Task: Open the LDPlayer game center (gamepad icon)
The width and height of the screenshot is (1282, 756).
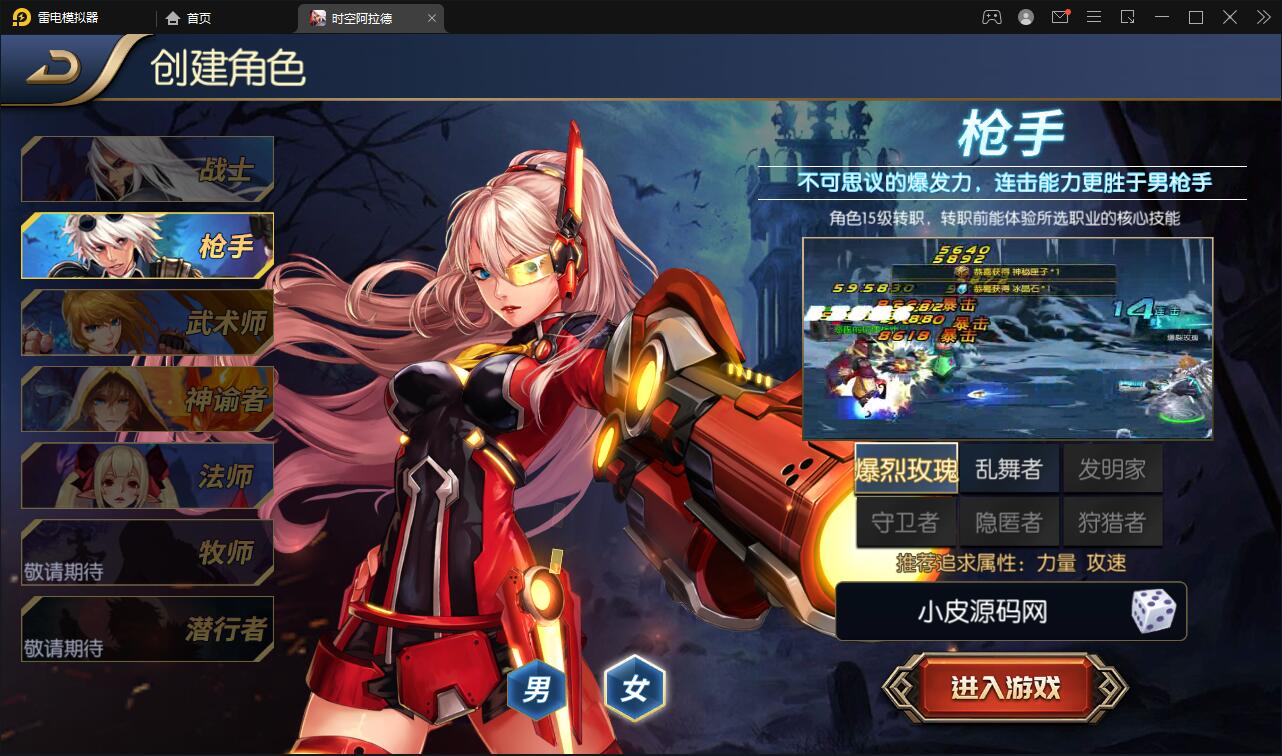Action: point(992,17)
